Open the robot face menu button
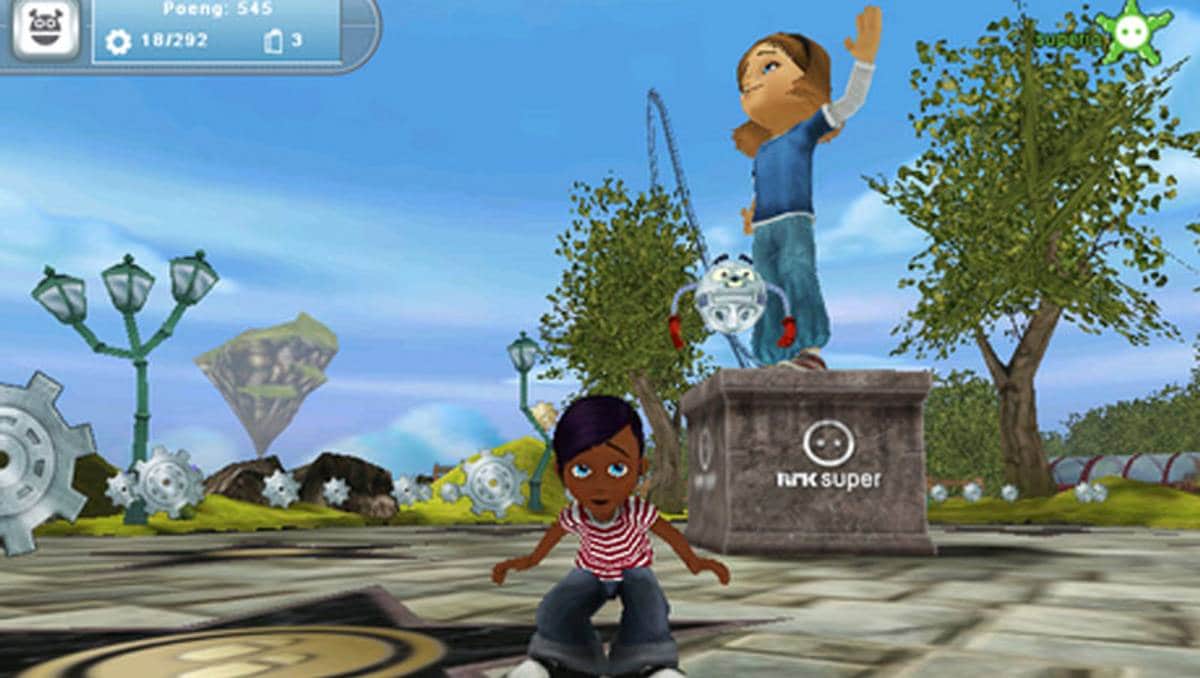1200x678 pixels. click(45, 27)
